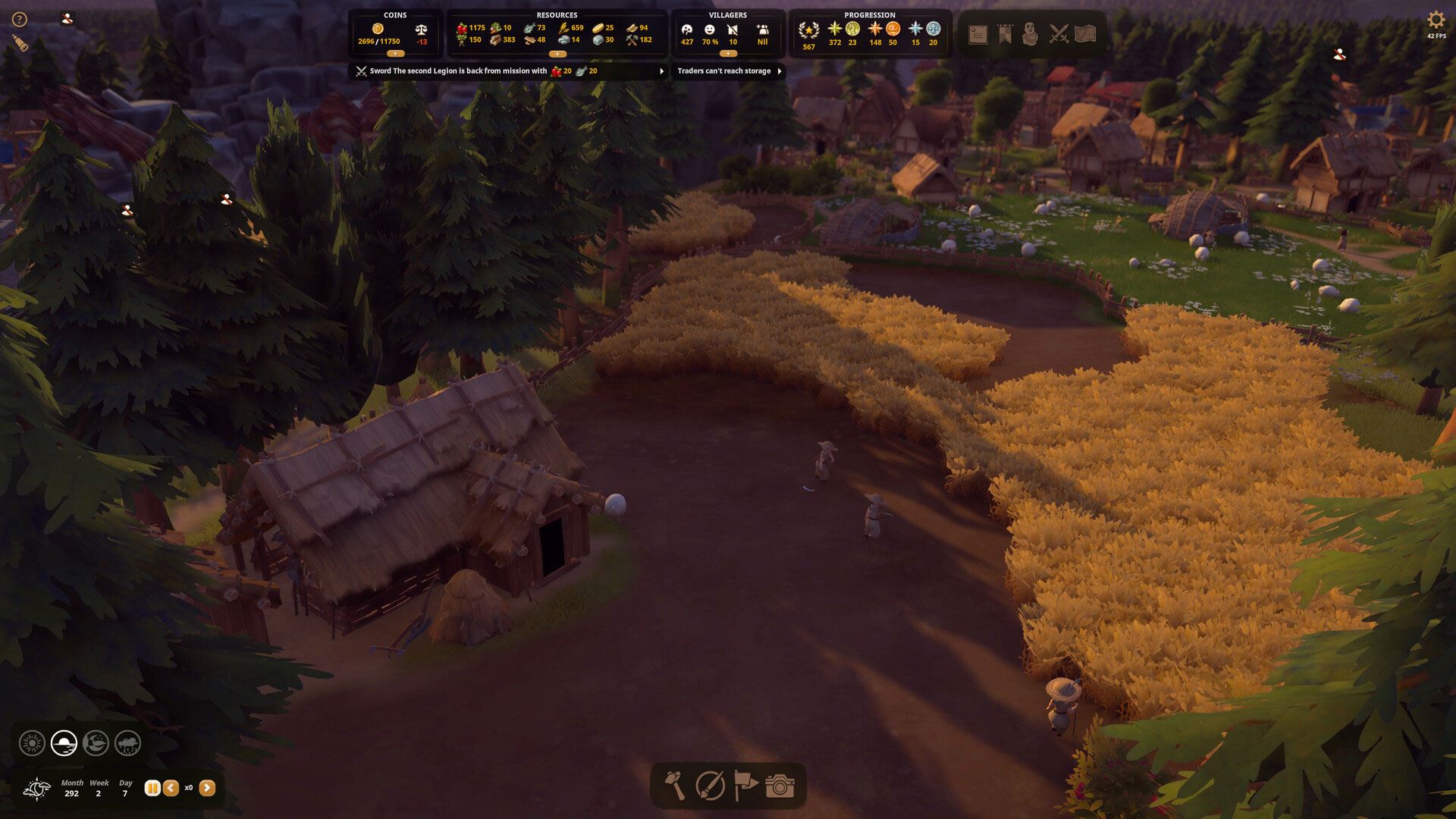Select the flag priority tool
The width and height of the screenshot is (1456, 819).
745,786
